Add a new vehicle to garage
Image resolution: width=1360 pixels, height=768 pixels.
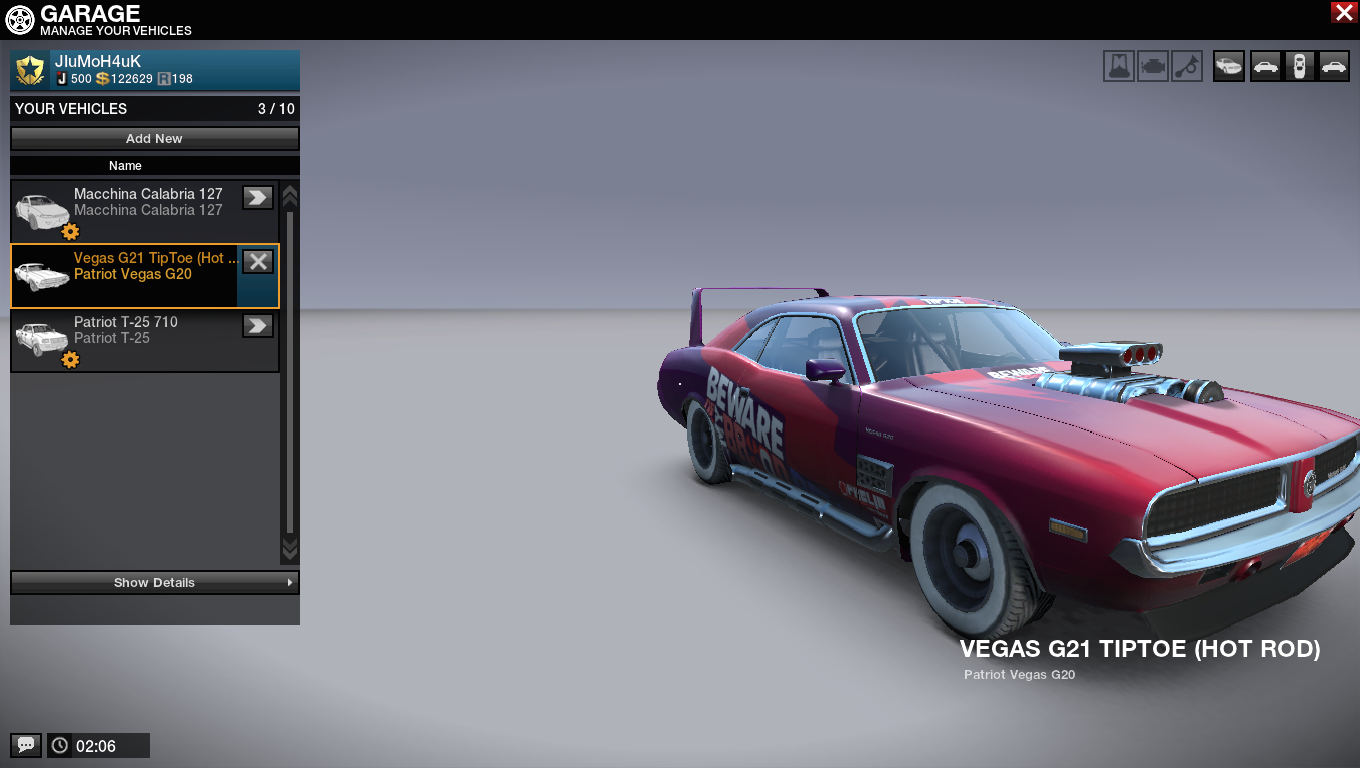[155, 139]
